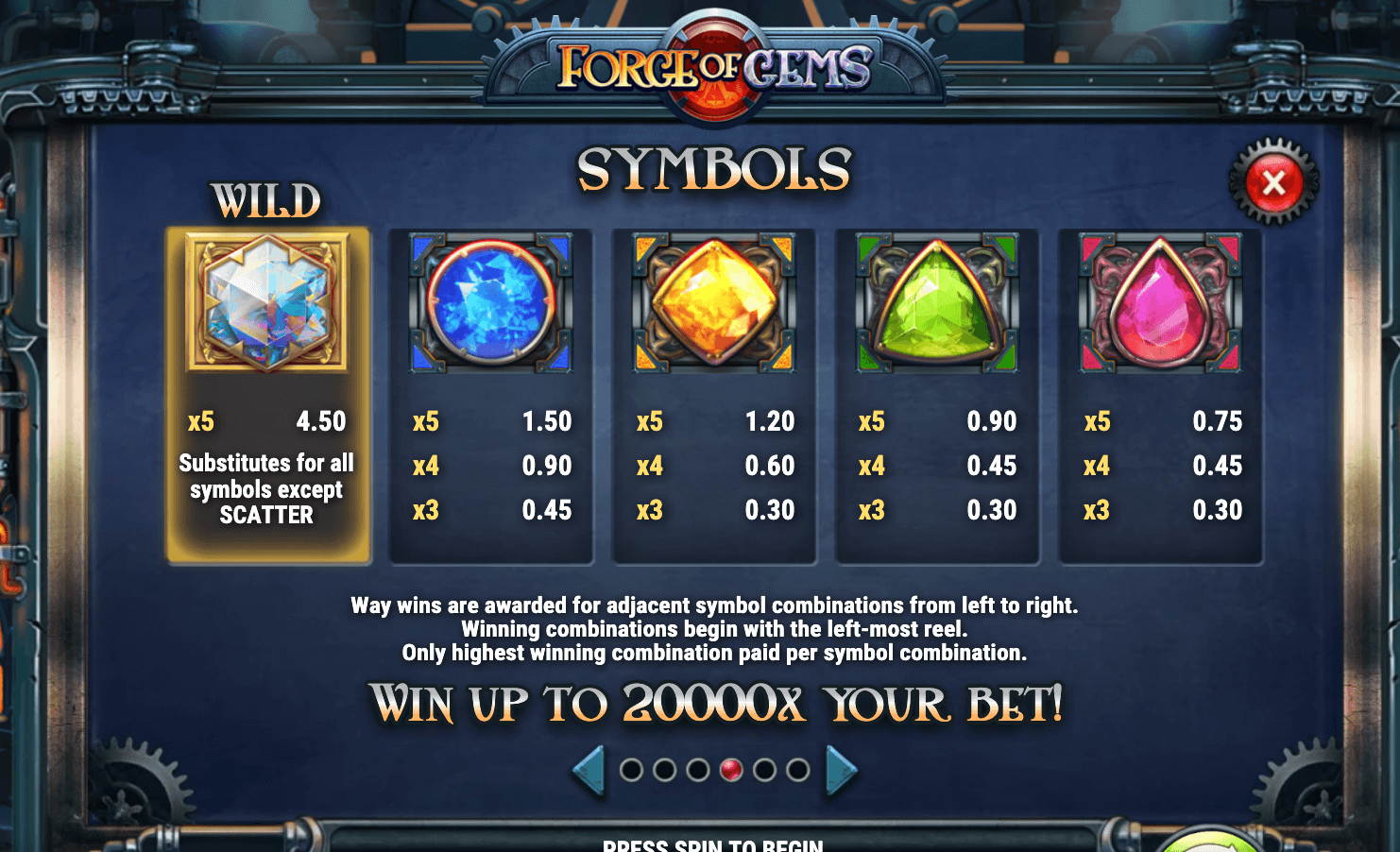Viewport: 1400px width, 852px height.
Task: Select the fourth pagination dot
Action: click(730, 768)
